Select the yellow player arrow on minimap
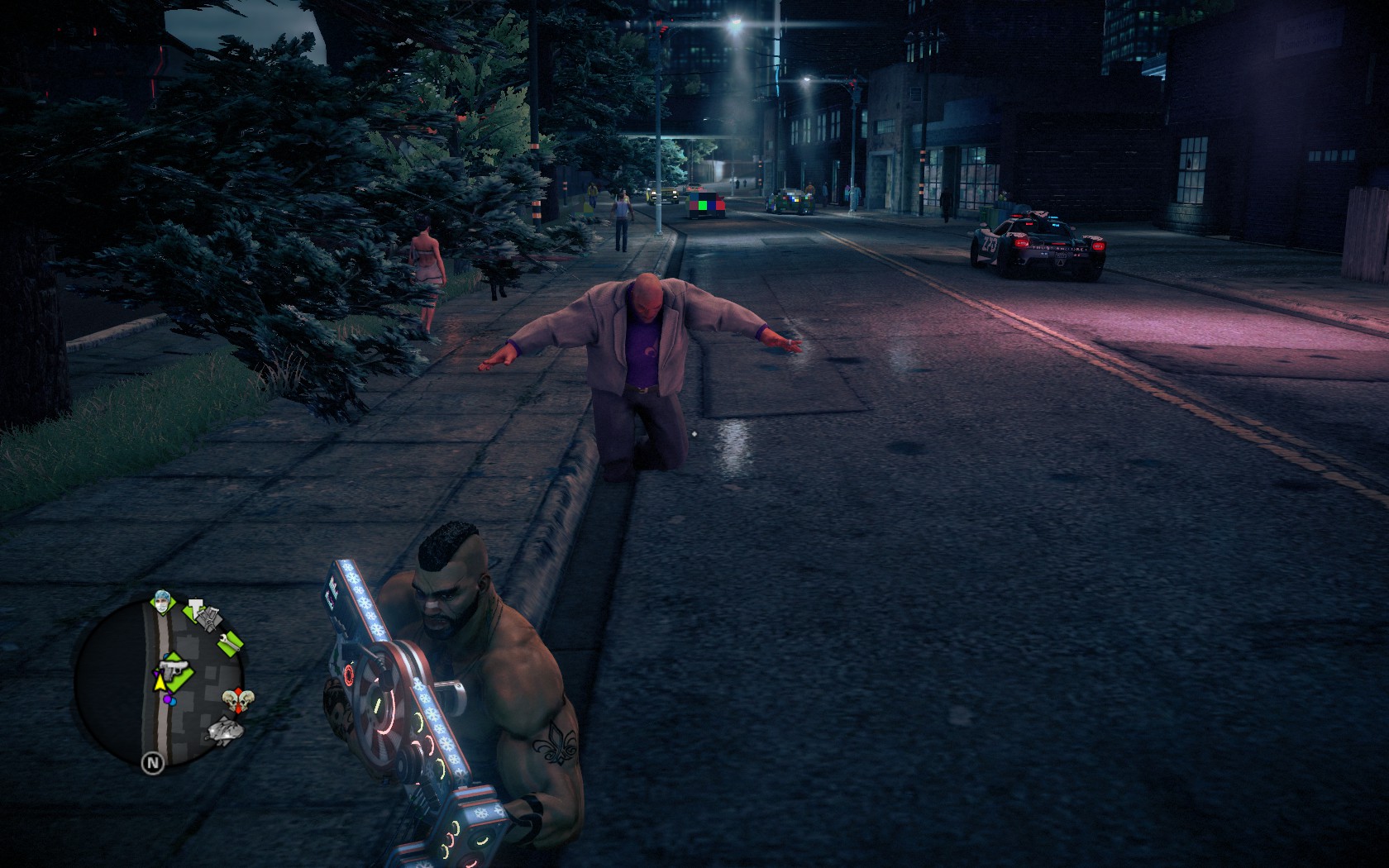The height and width of the screenshot is (868, 1389). pyautogui.click(x=160, y=682)
